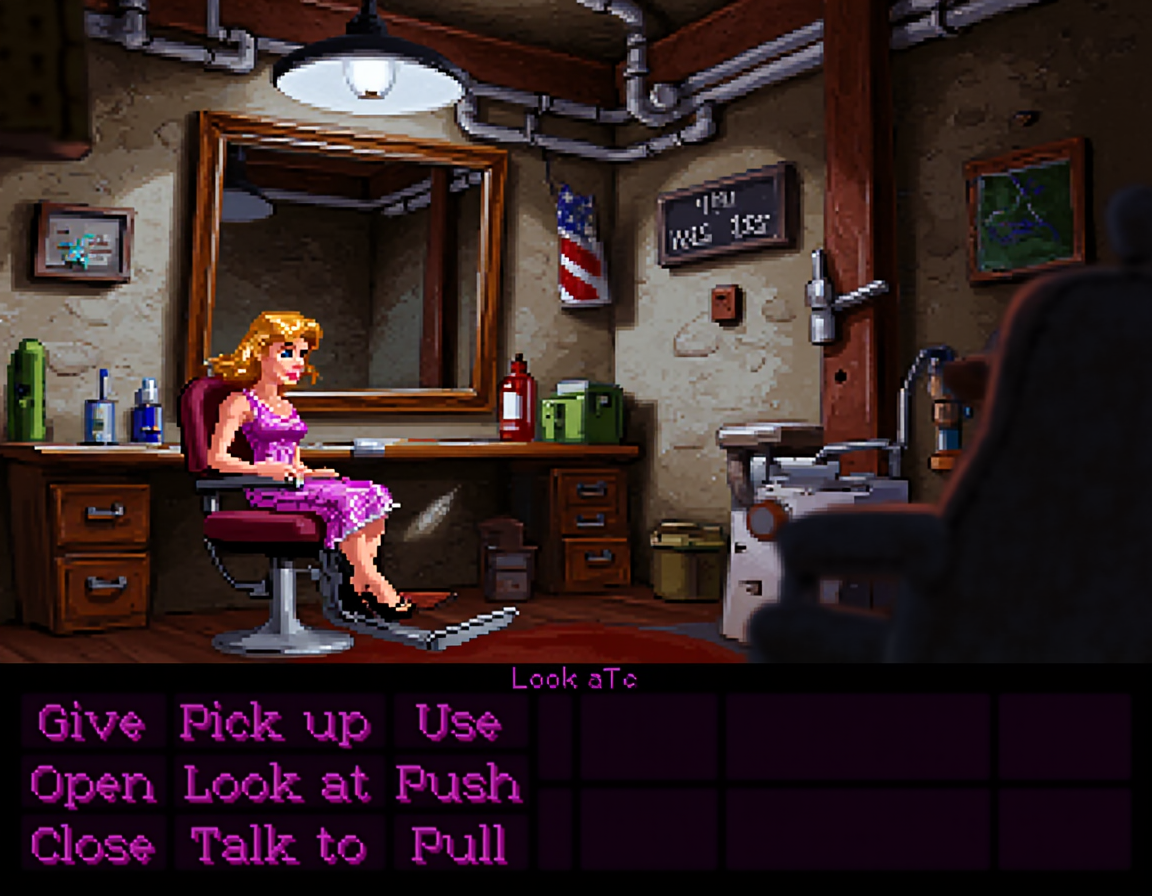Select the Open verb
The height and width of the screenshot is (896, 1152).
tap(93, 785)
